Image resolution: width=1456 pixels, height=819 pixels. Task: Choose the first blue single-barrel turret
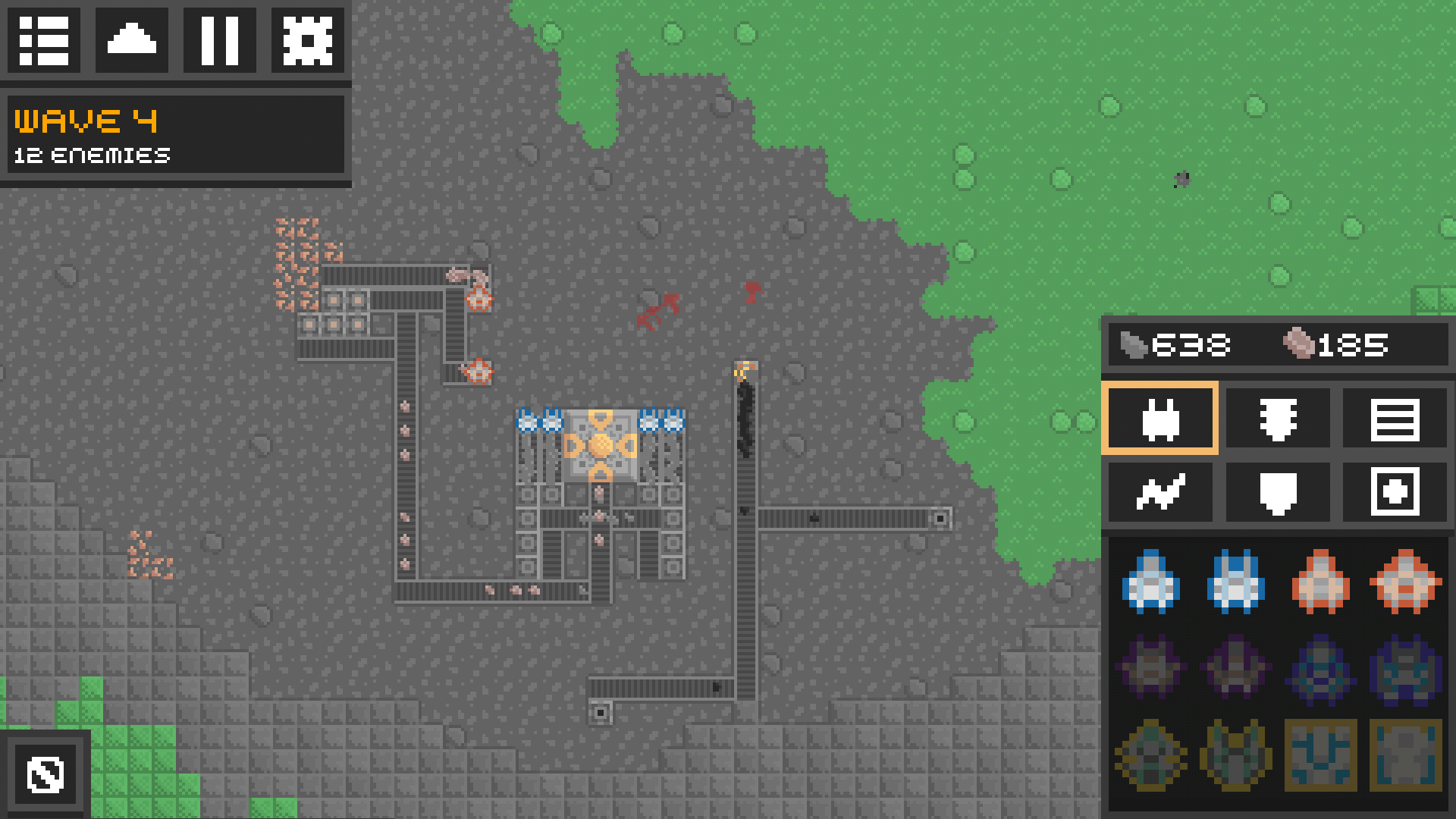coord(1151,582)
